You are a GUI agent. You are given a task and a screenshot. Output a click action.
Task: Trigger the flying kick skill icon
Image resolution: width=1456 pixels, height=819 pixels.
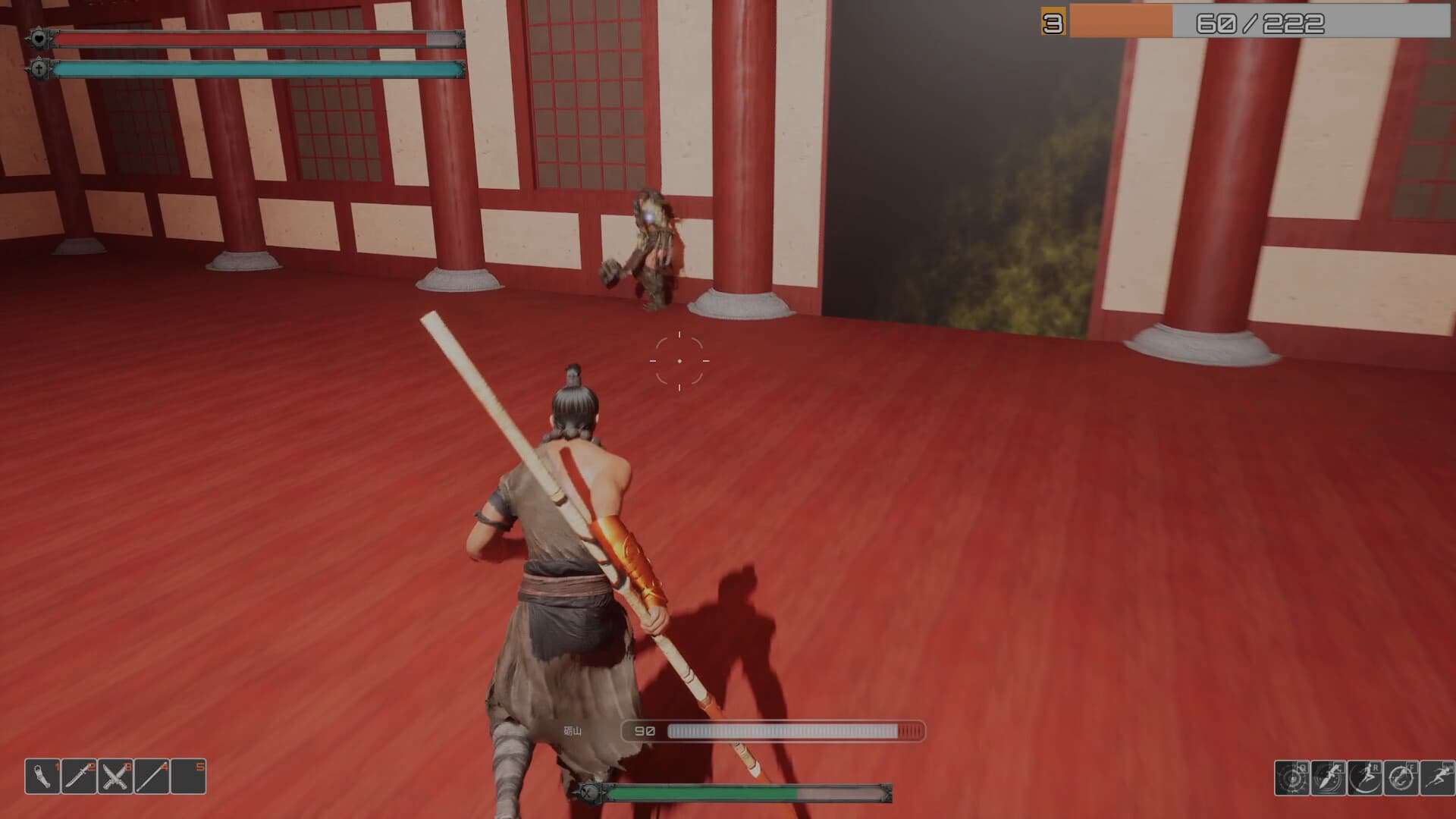click(1364, 777)
